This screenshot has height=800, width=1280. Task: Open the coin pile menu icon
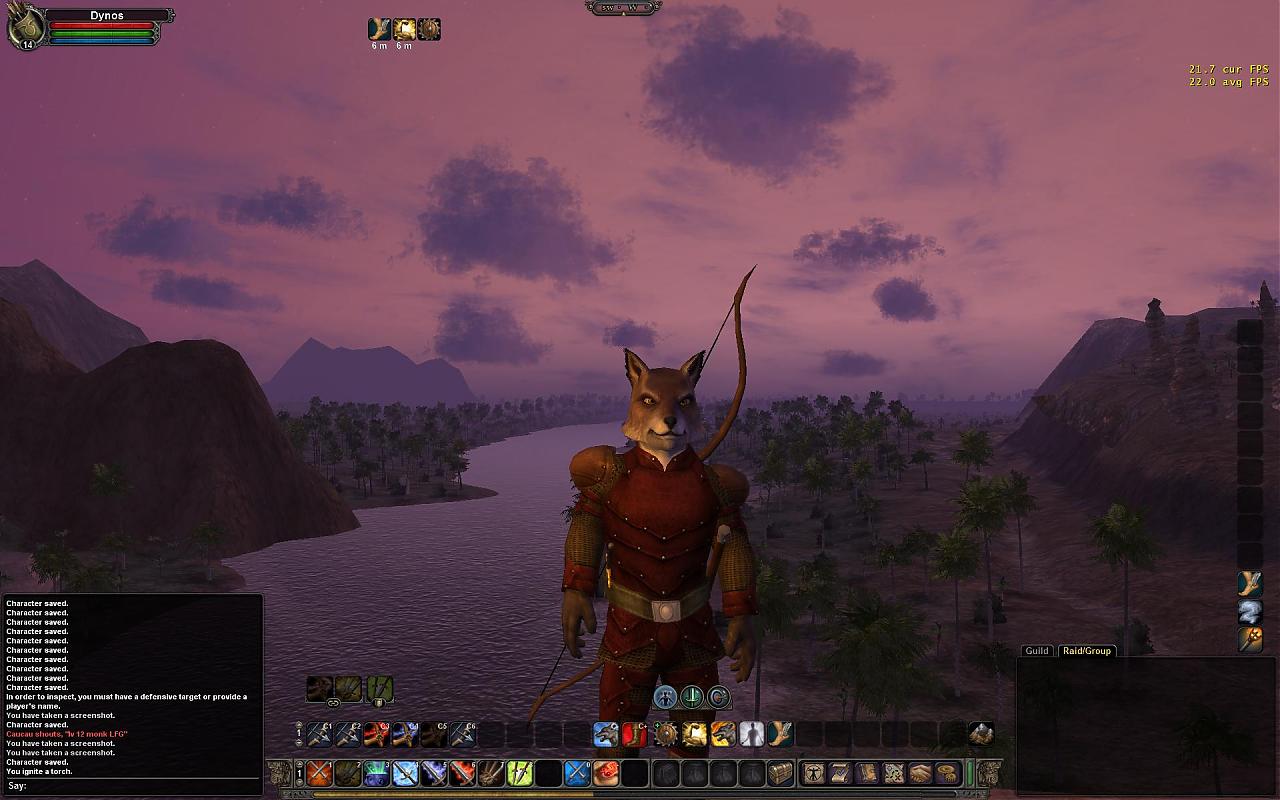point(946,773)
